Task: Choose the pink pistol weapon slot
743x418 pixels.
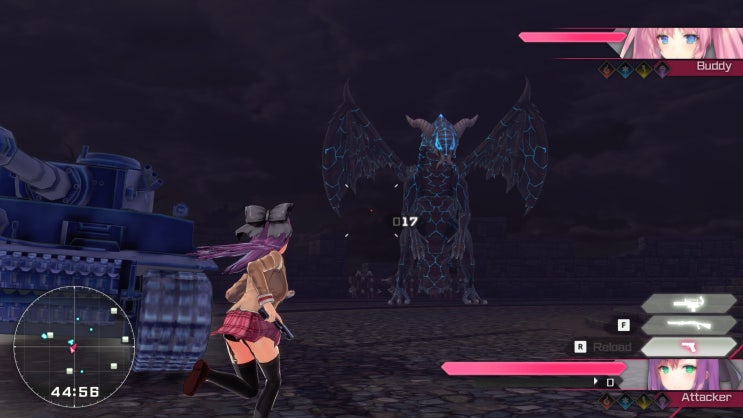Action: (688, 347)
